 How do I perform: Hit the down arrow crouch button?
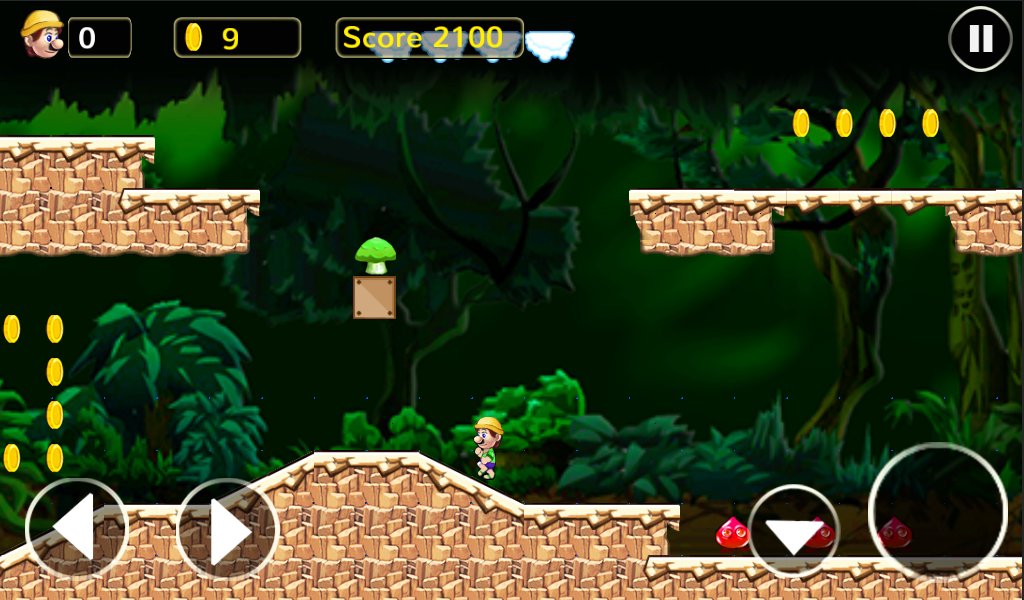coord(794,532)
